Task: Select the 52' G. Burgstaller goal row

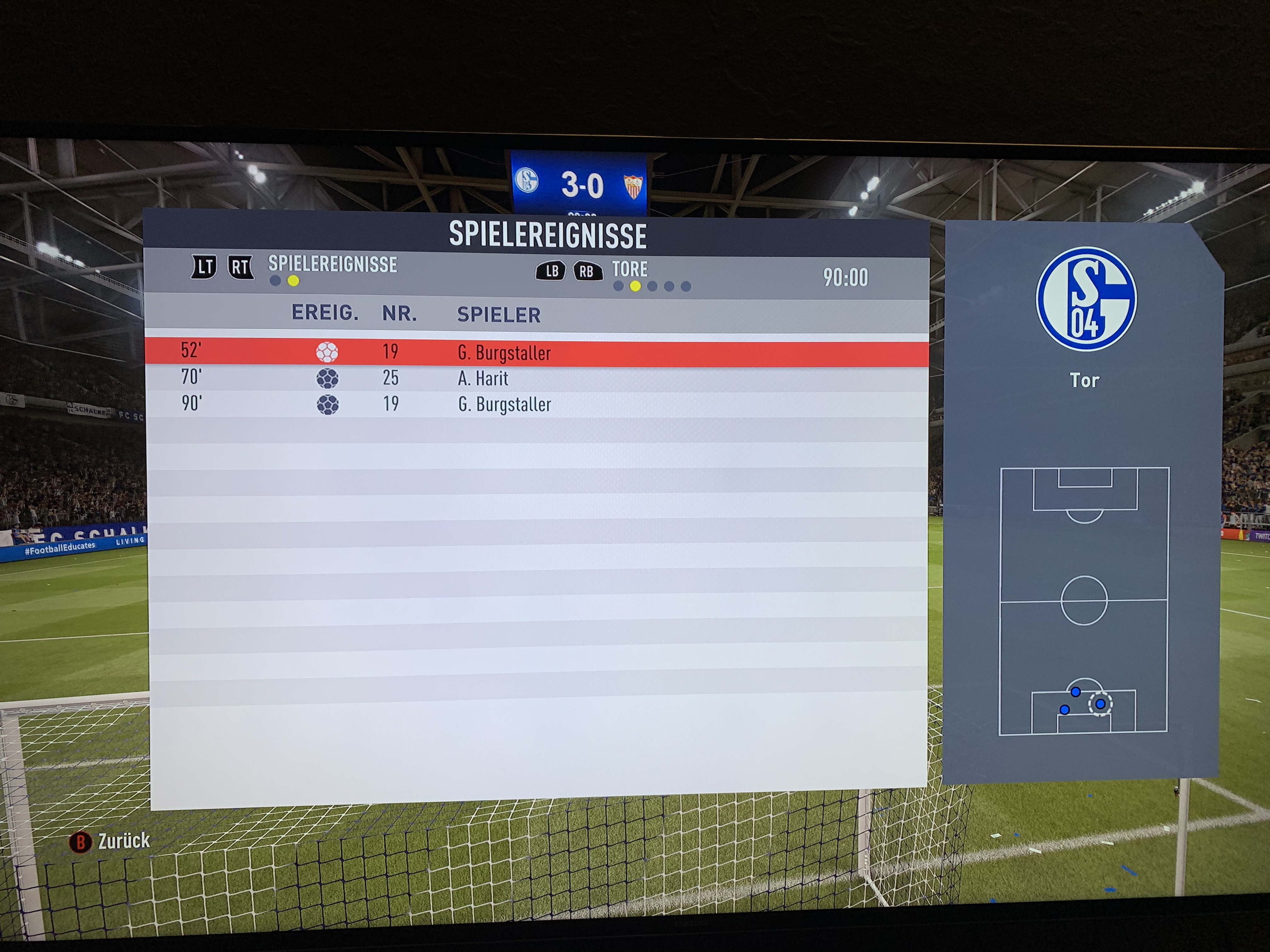Action: [x=536, y=352]
